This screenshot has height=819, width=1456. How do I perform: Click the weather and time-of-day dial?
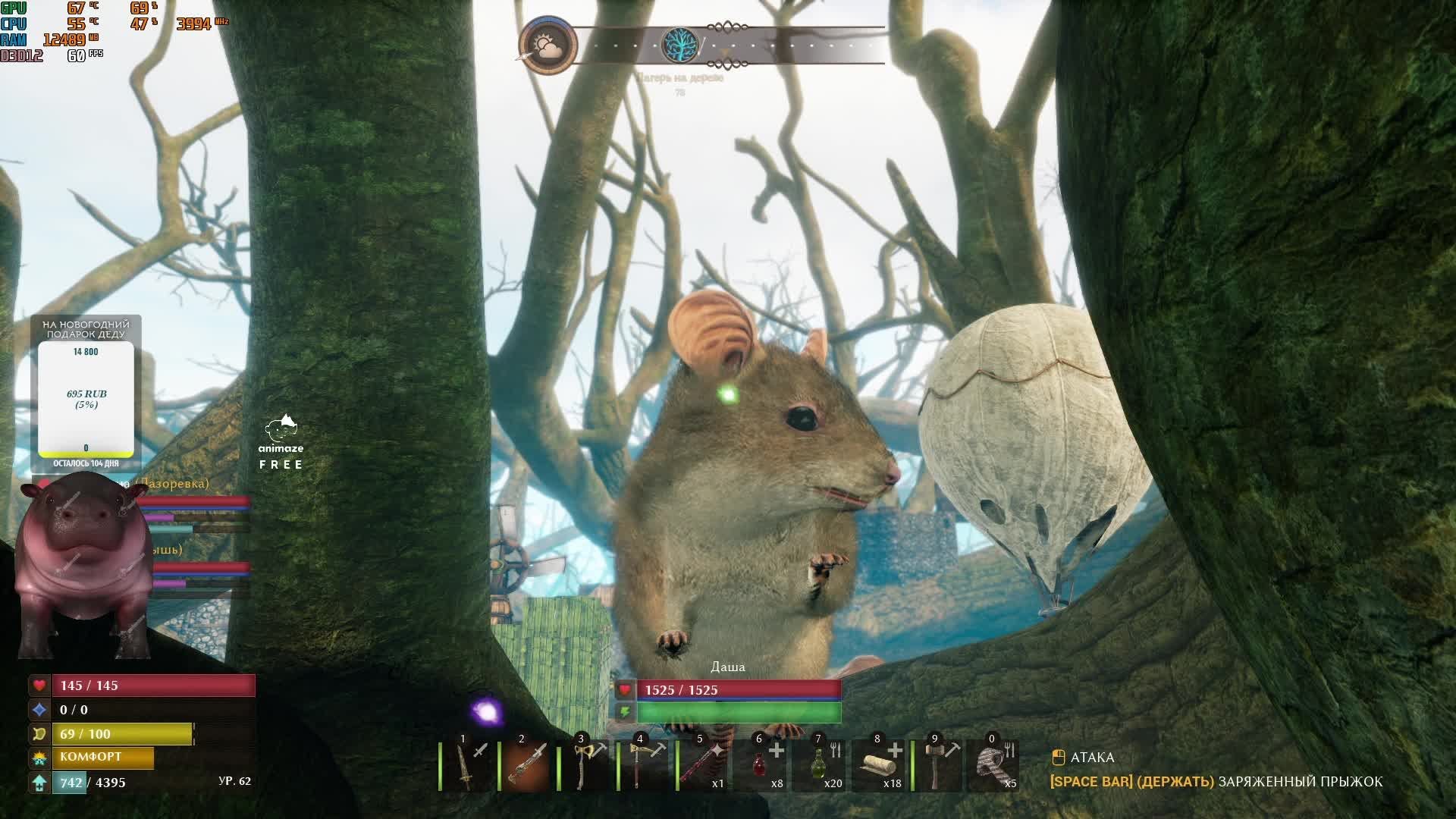(548, 45)
